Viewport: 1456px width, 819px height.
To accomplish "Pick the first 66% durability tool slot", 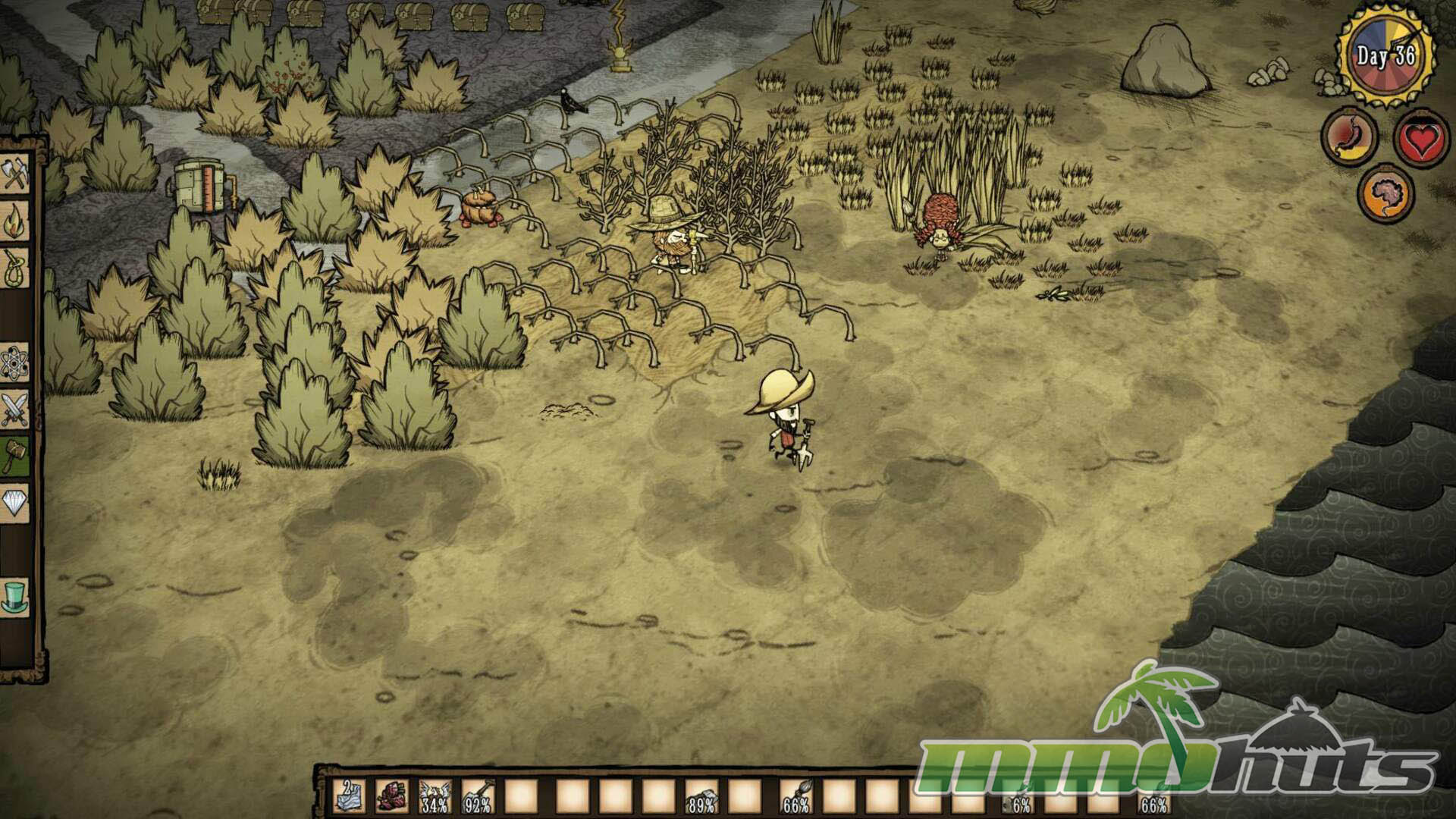I will (795, 796).
